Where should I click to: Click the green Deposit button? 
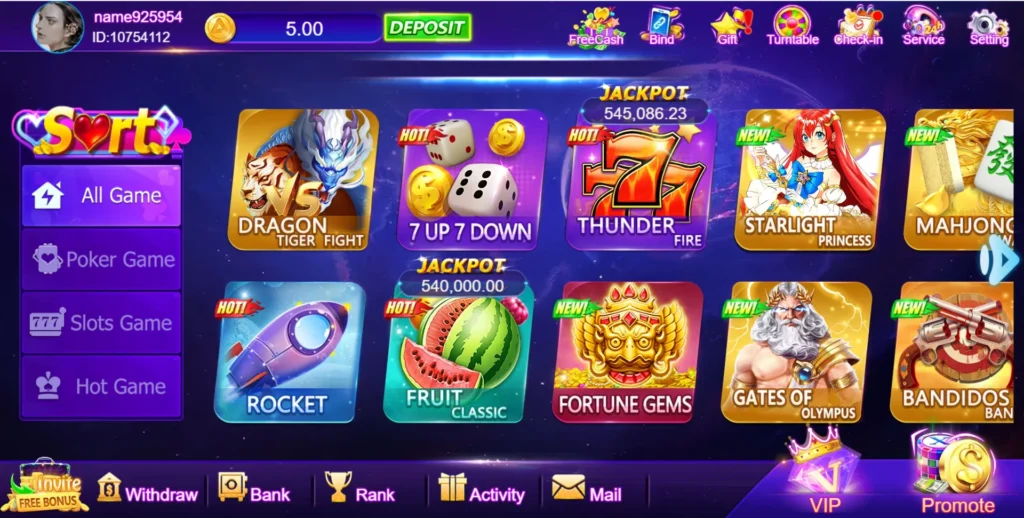(x=427, y=27)
